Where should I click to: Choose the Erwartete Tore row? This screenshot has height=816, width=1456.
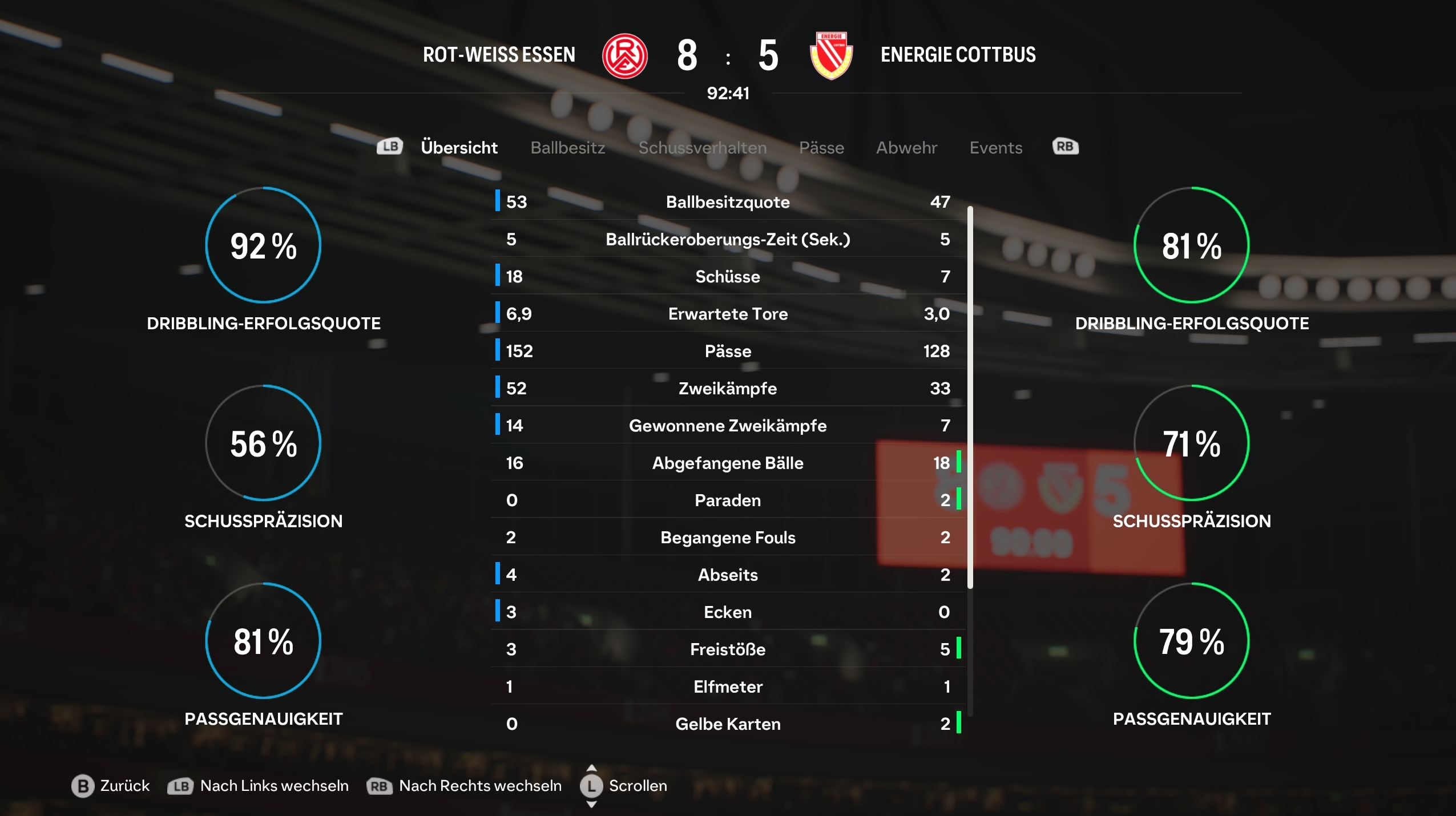[x=728, y=314]
